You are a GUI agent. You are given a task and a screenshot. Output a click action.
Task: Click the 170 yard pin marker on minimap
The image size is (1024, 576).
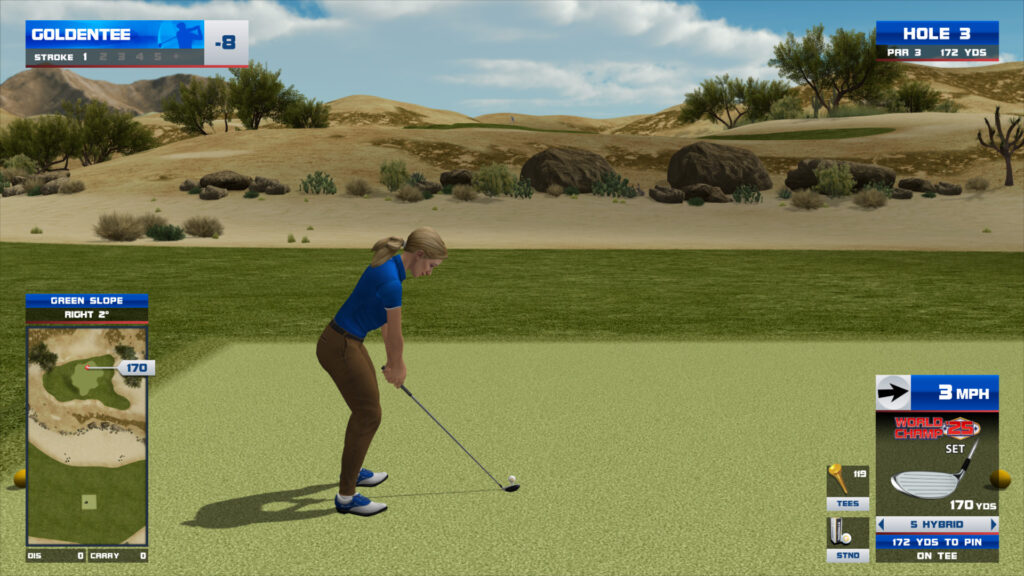tap(135, 368)
